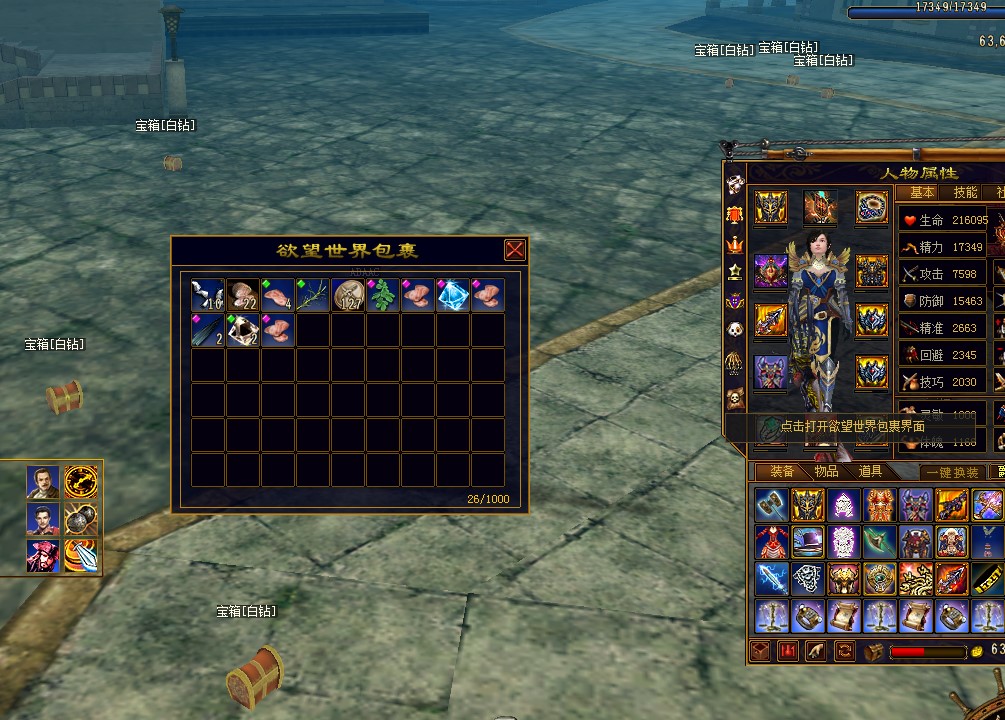Close the 欲望世界包裹 window
Viewport: 1005px width, 720px height.
[514, 250]
